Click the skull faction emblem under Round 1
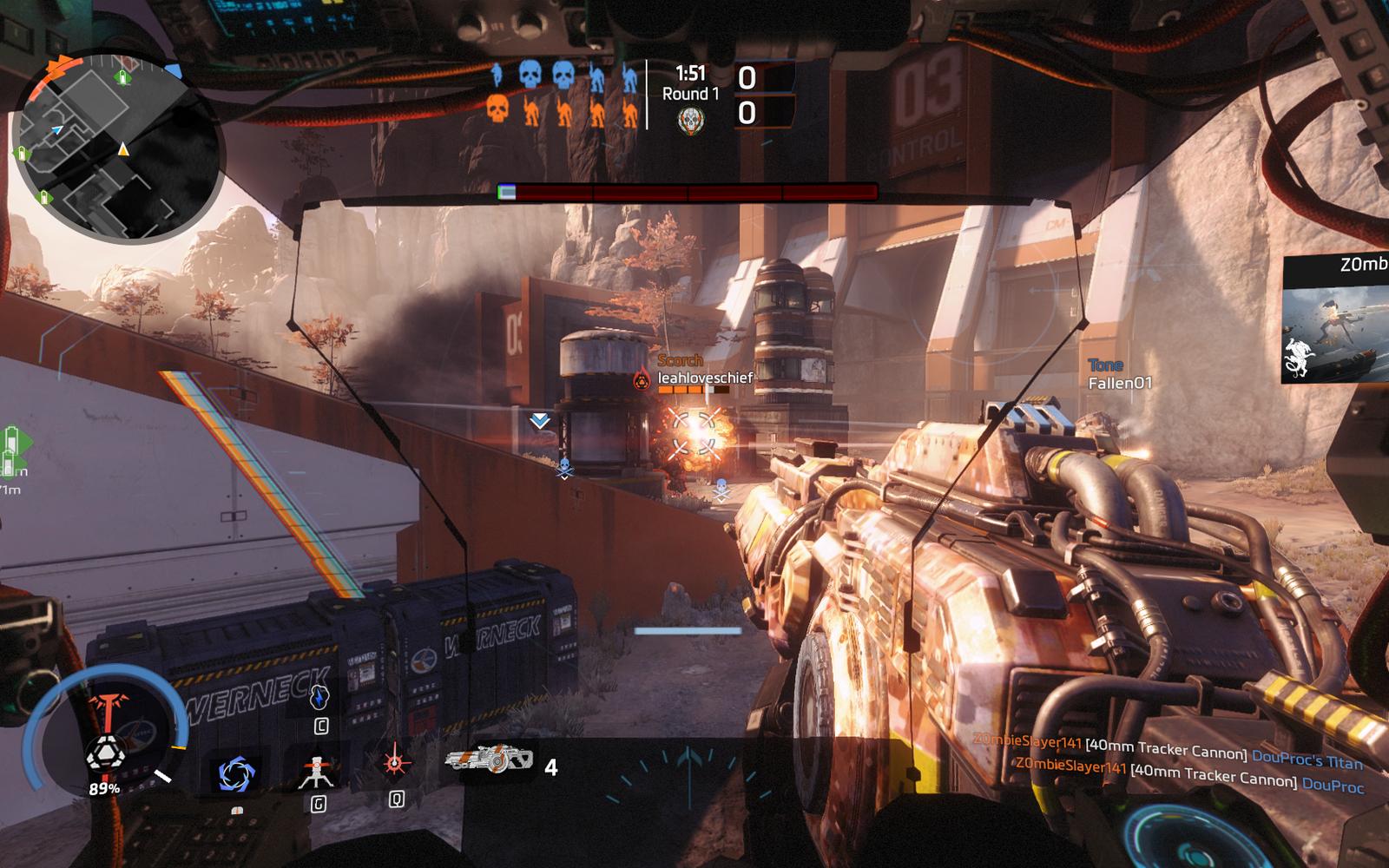This screenshot has width=1389, height=868. (690, 121)
